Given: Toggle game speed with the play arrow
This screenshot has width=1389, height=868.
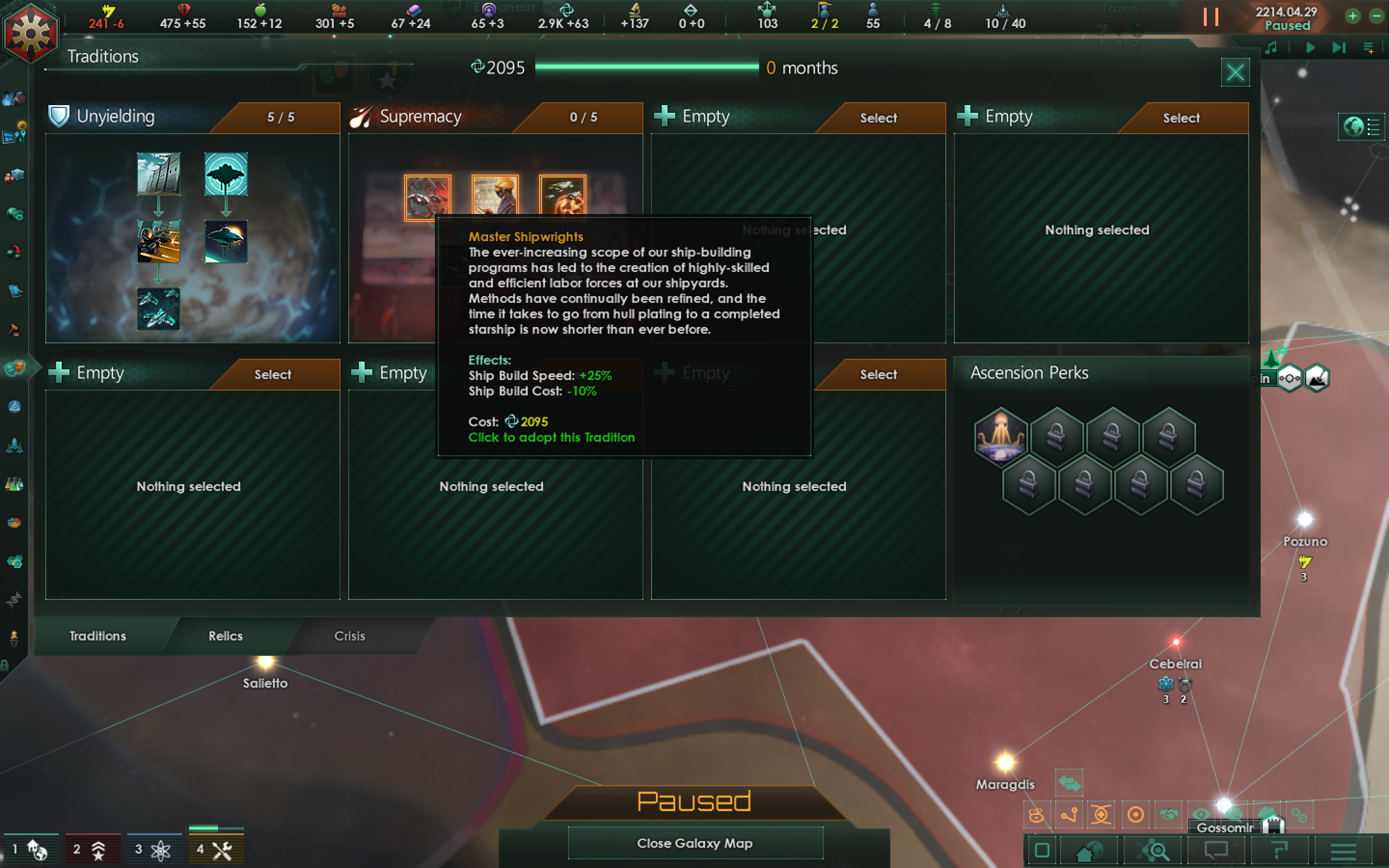Looking at the screenshot, I should coord(1310,48).
